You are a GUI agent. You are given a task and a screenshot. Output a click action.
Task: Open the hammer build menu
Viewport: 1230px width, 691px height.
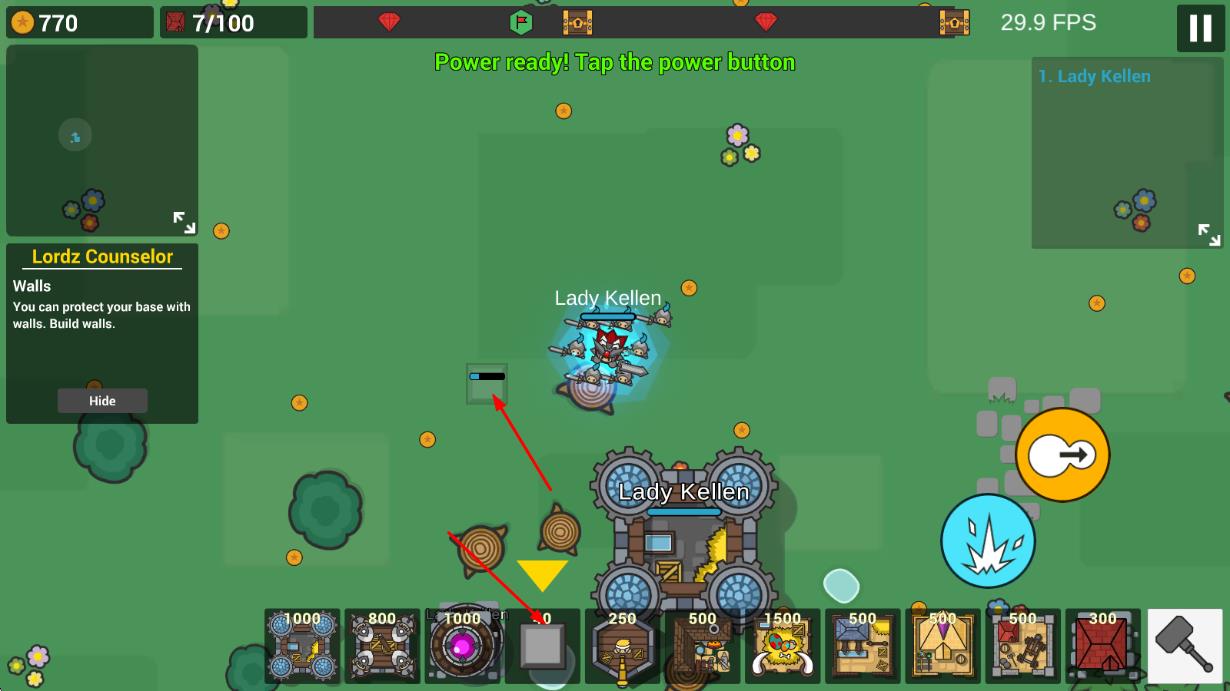tap(1184, 646)
